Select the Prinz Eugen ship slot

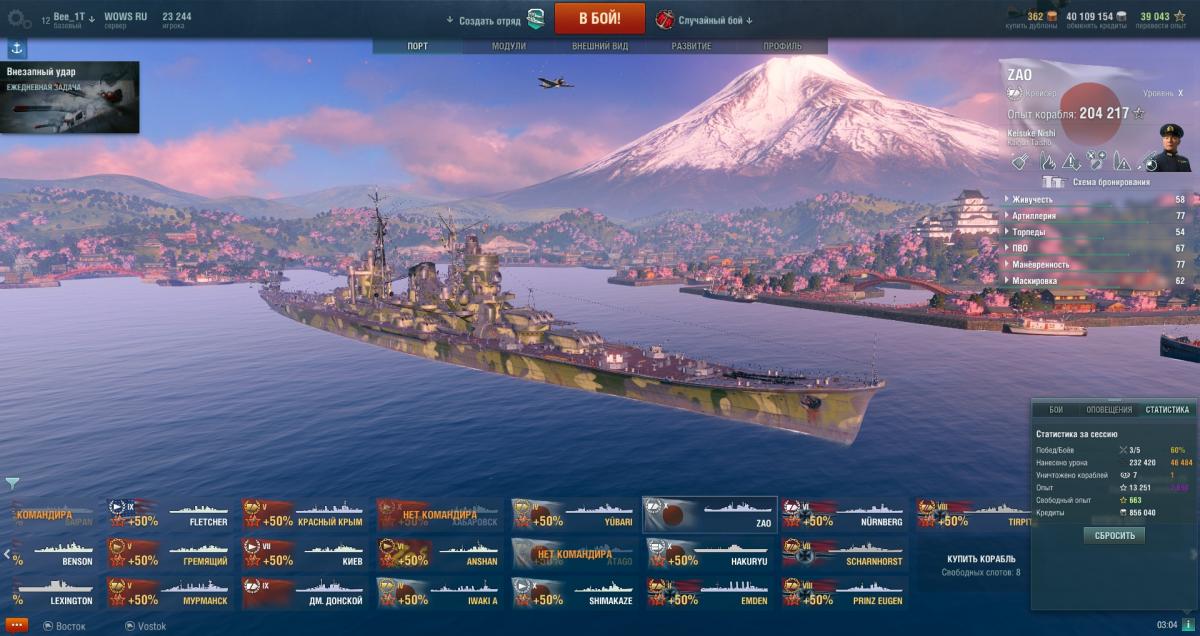845,593
